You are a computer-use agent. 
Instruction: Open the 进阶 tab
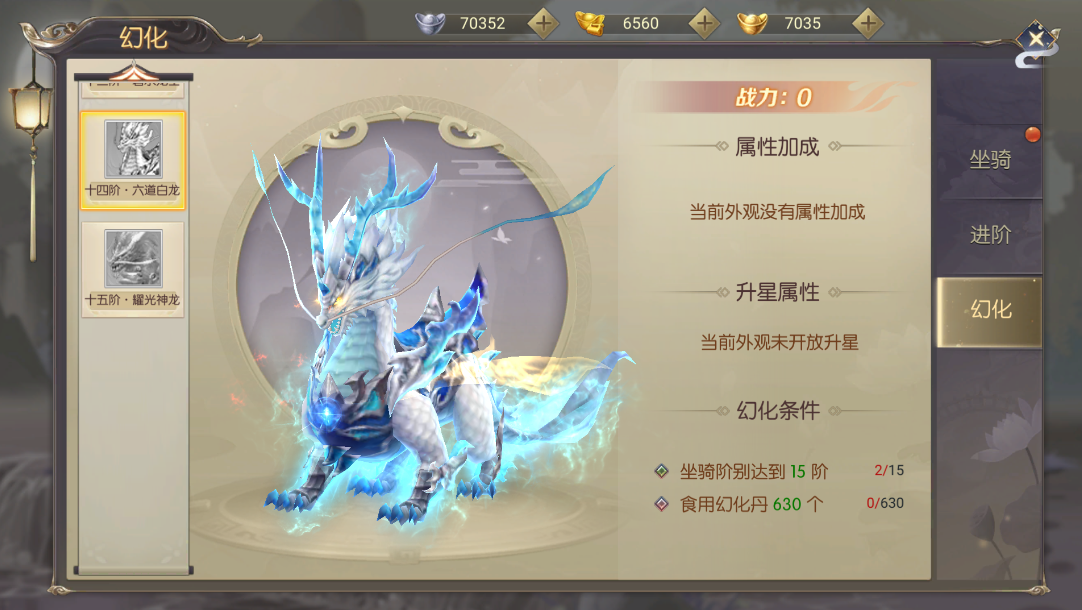[x=989, y=235]
